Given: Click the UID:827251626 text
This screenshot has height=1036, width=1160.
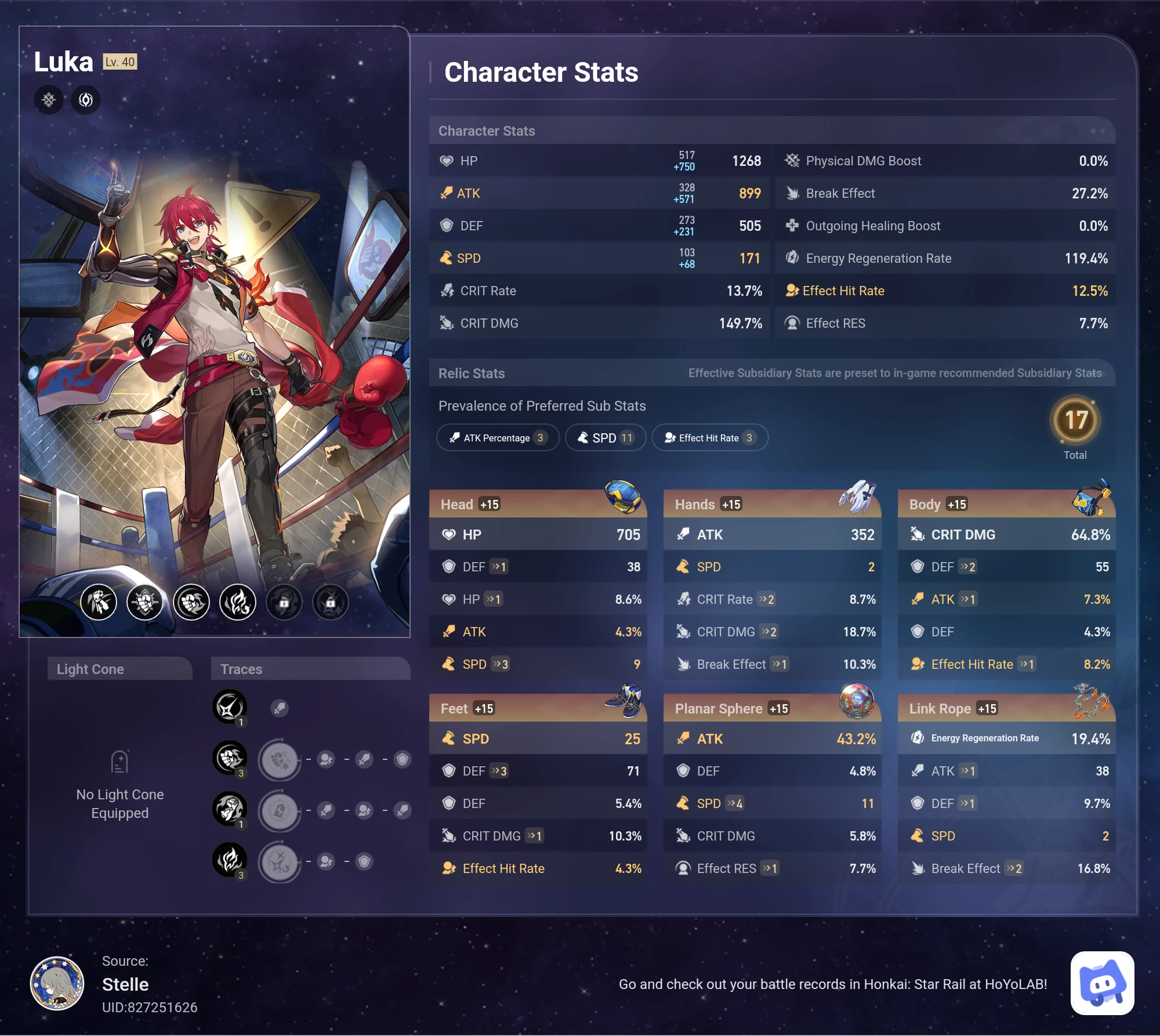Looking at the screenshot, I should click(149, 1007).
